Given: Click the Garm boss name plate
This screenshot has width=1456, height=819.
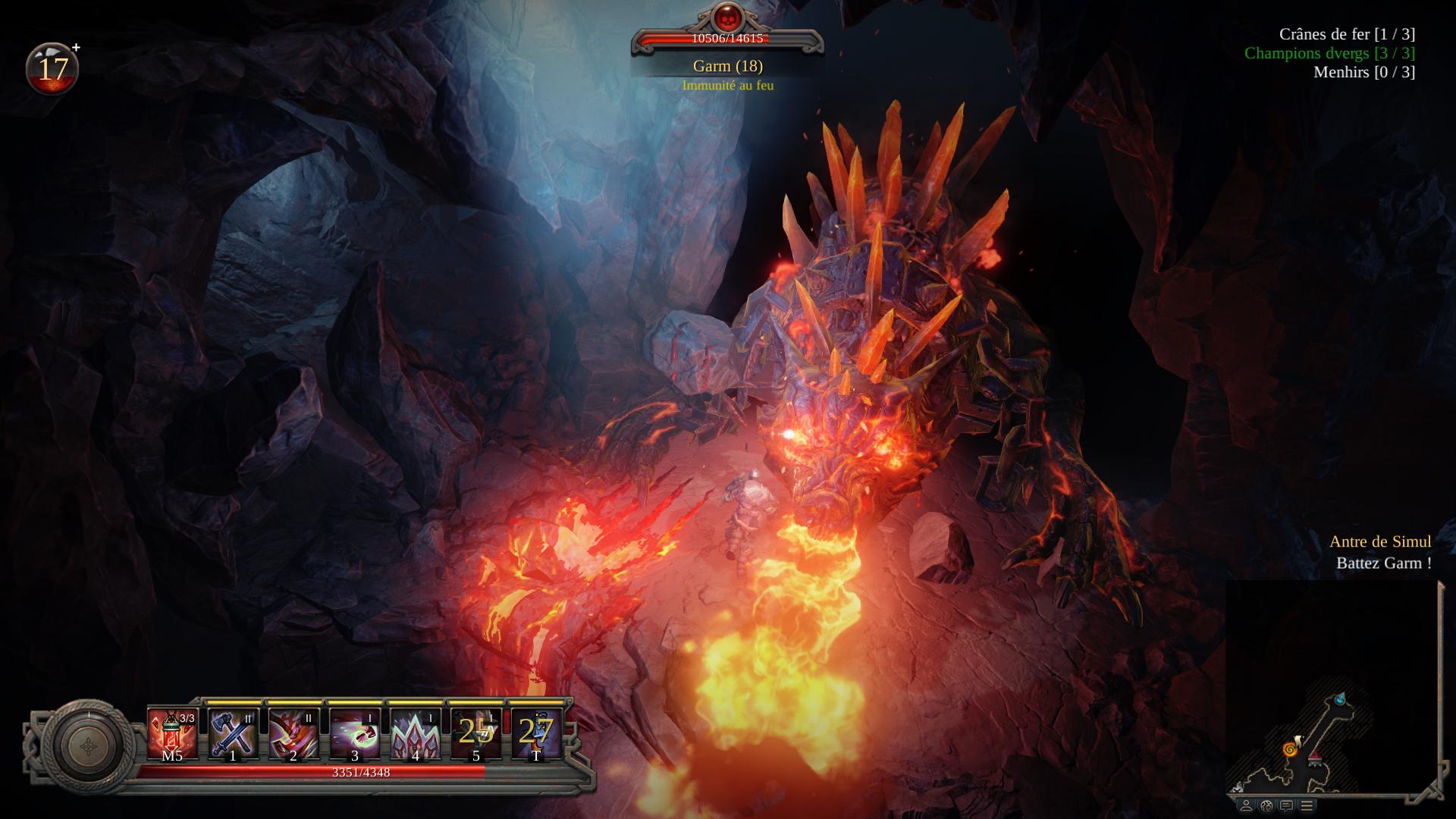Looking at the screenshot, I should click(x=727, y=66).
